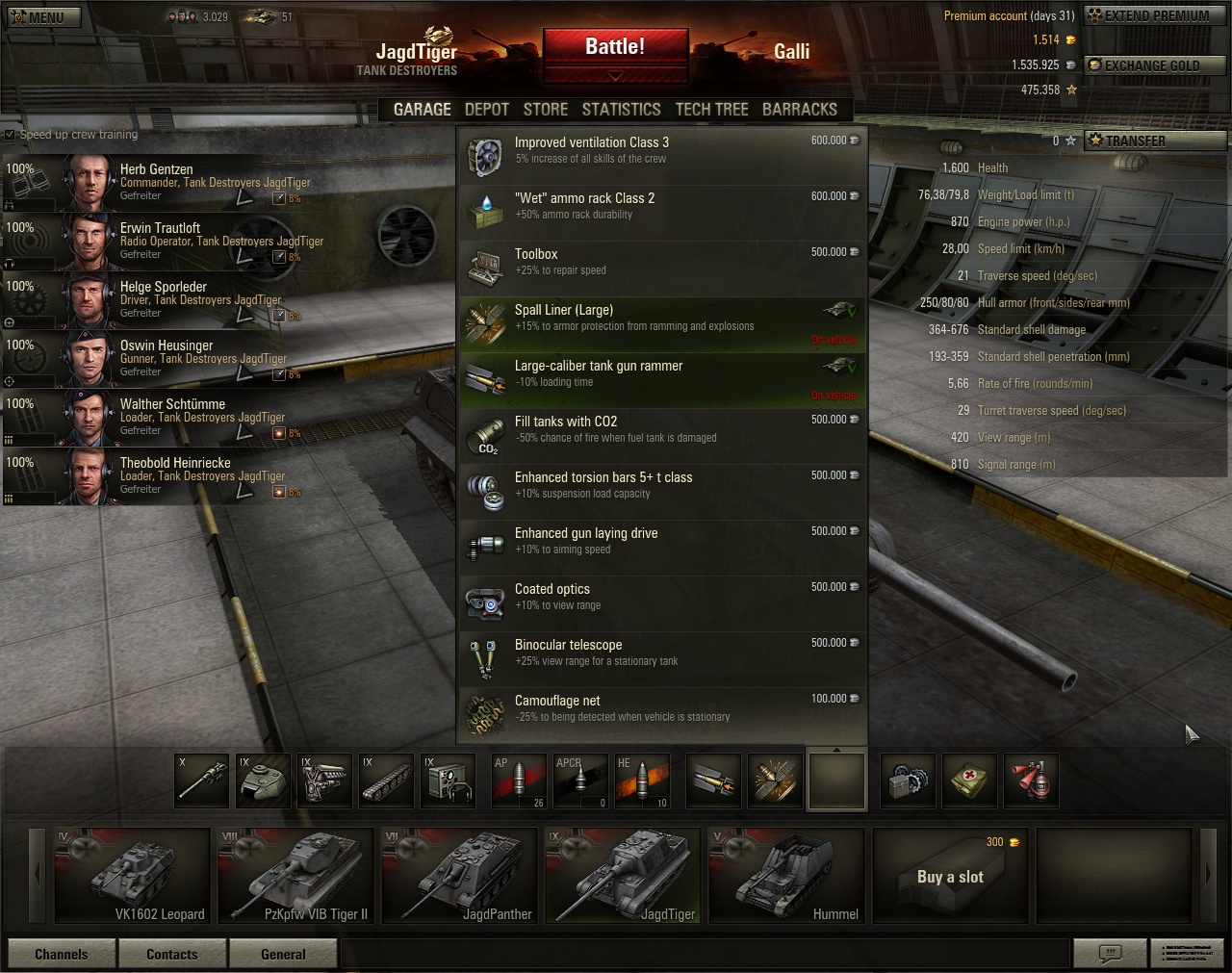Toggle Speed up crew training checkbox
The image size is (1232, 973).
[x=11, y=135]
